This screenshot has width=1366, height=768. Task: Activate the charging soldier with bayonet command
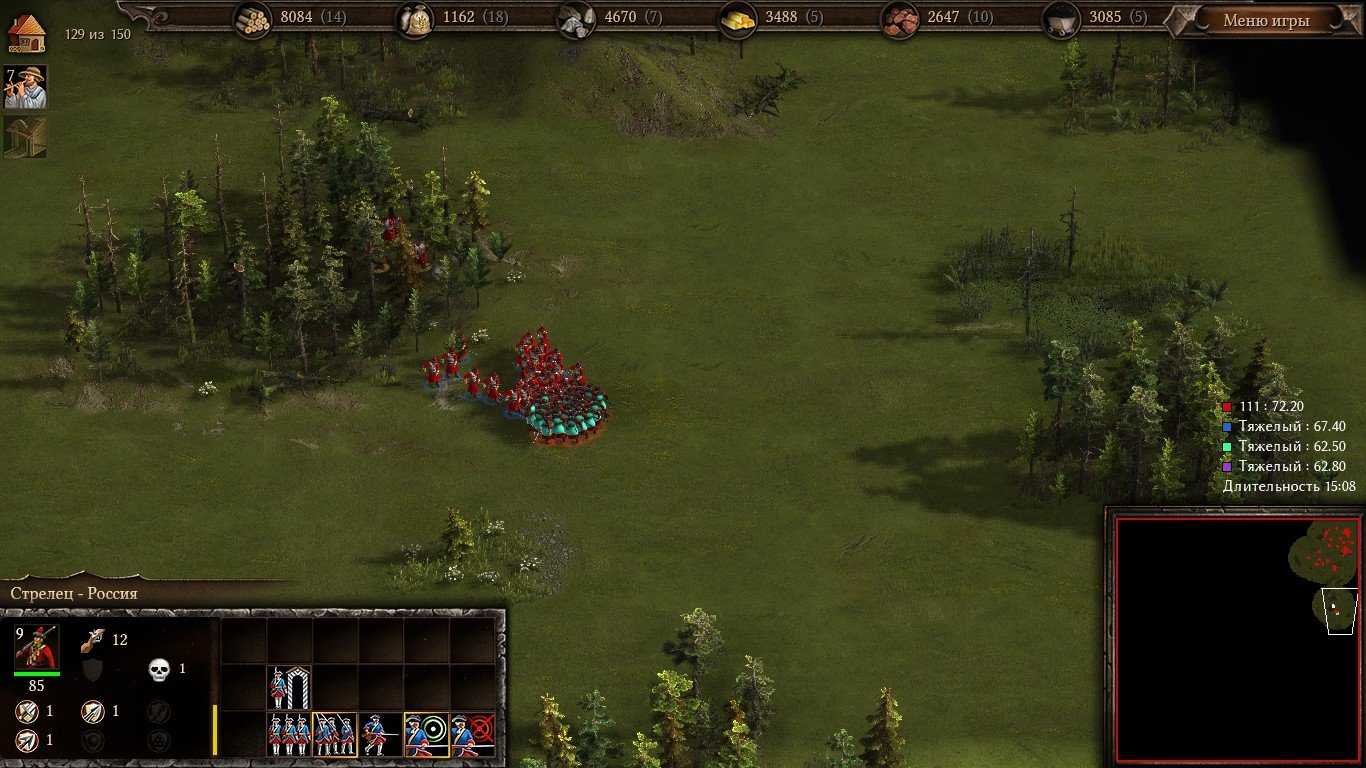click(380, 734)
